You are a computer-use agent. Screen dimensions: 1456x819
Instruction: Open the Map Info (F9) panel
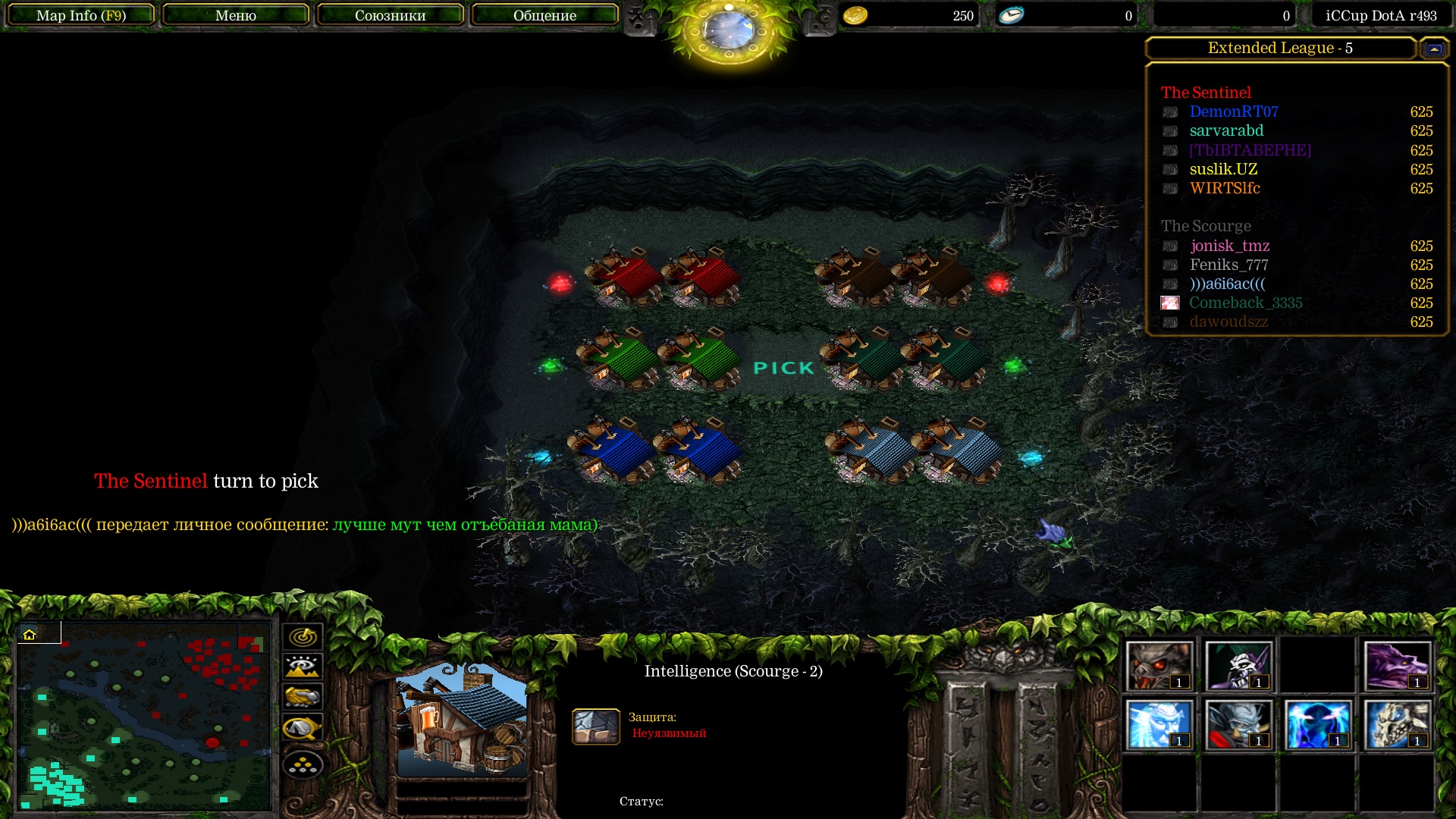(81, 15)
